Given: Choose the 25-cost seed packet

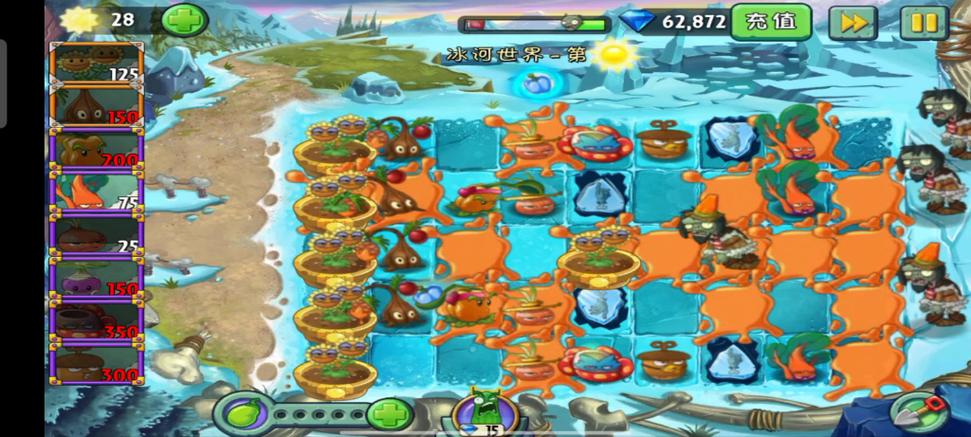Looking at the screenshot, I should (97, 236).
